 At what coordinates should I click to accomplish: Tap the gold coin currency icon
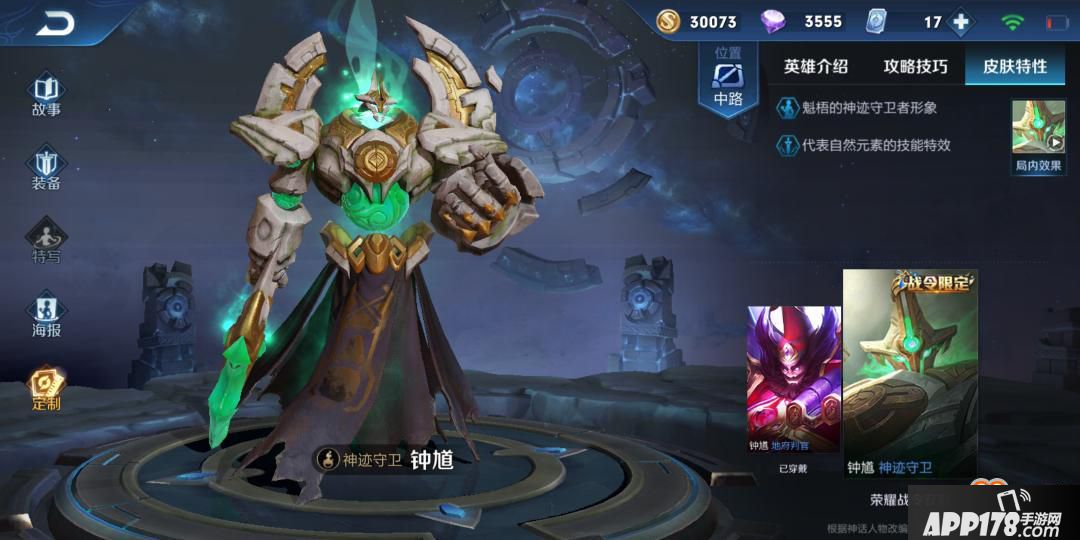point(668,21)
